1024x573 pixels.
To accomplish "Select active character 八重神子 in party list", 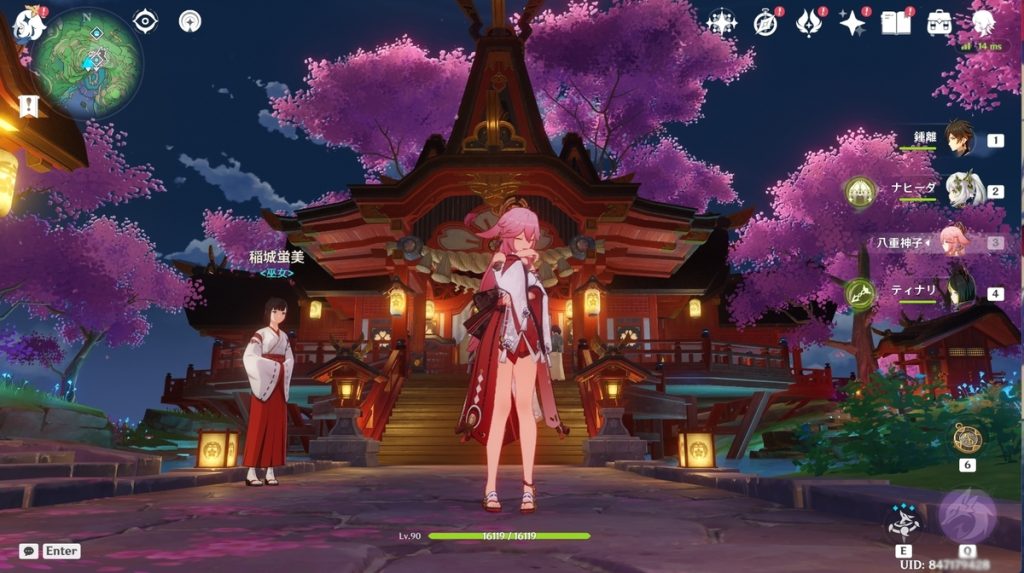I will click(x=953, y=242).
